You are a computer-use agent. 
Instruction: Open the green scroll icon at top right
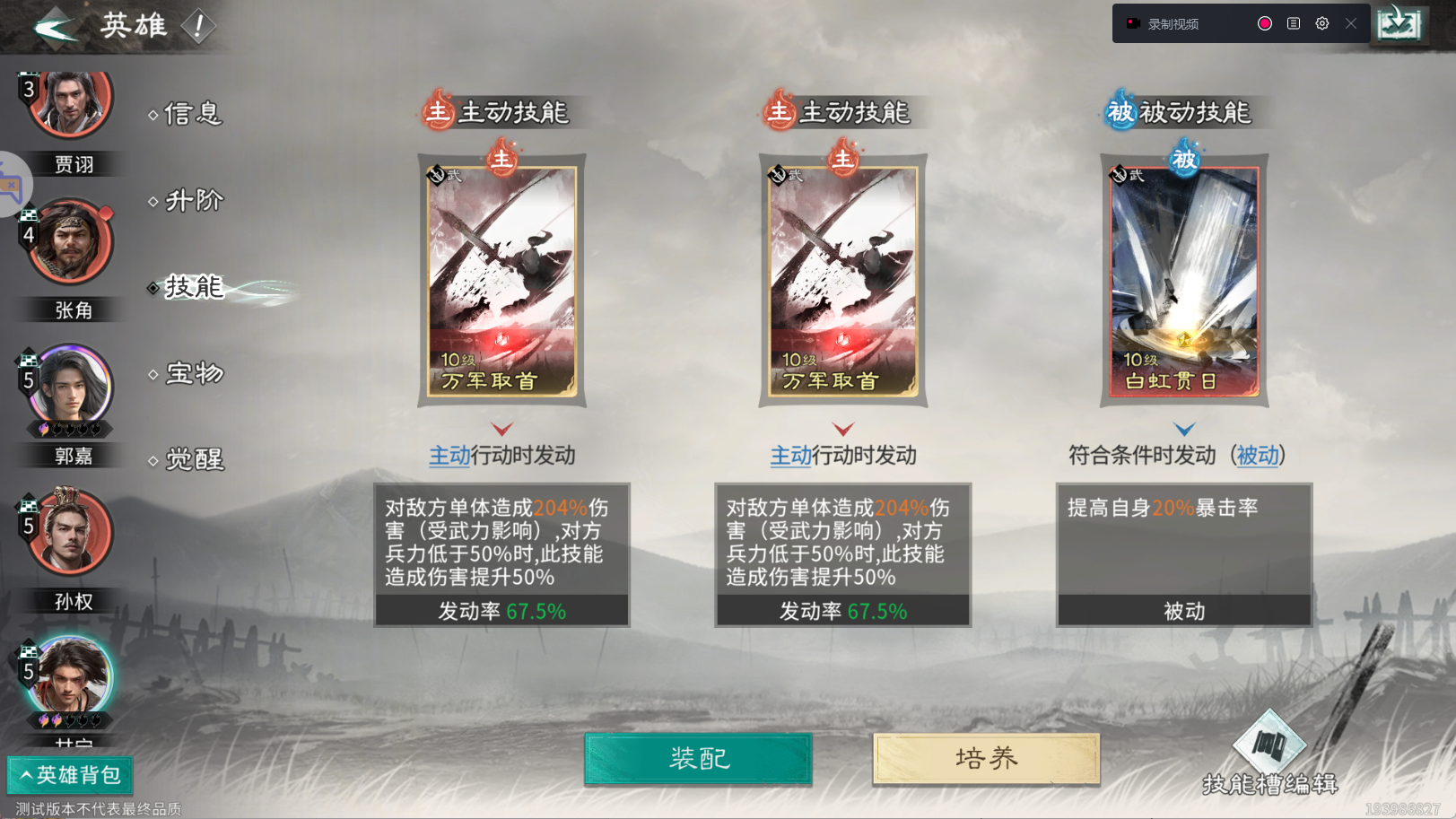1399,22
